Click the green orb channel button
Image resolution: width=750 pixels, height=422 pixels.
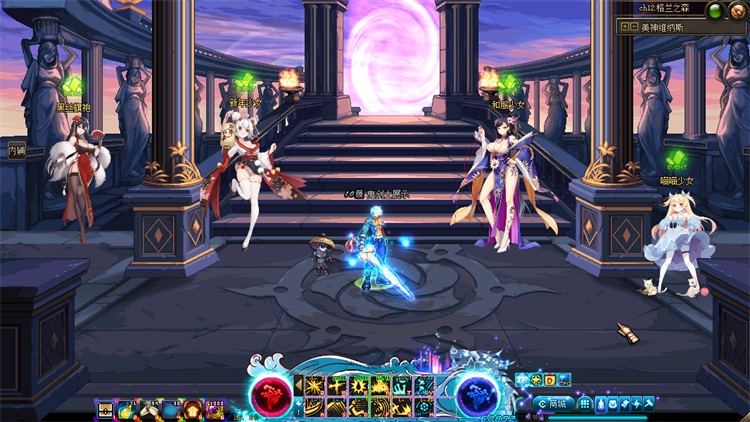click(x=716, y=11)
